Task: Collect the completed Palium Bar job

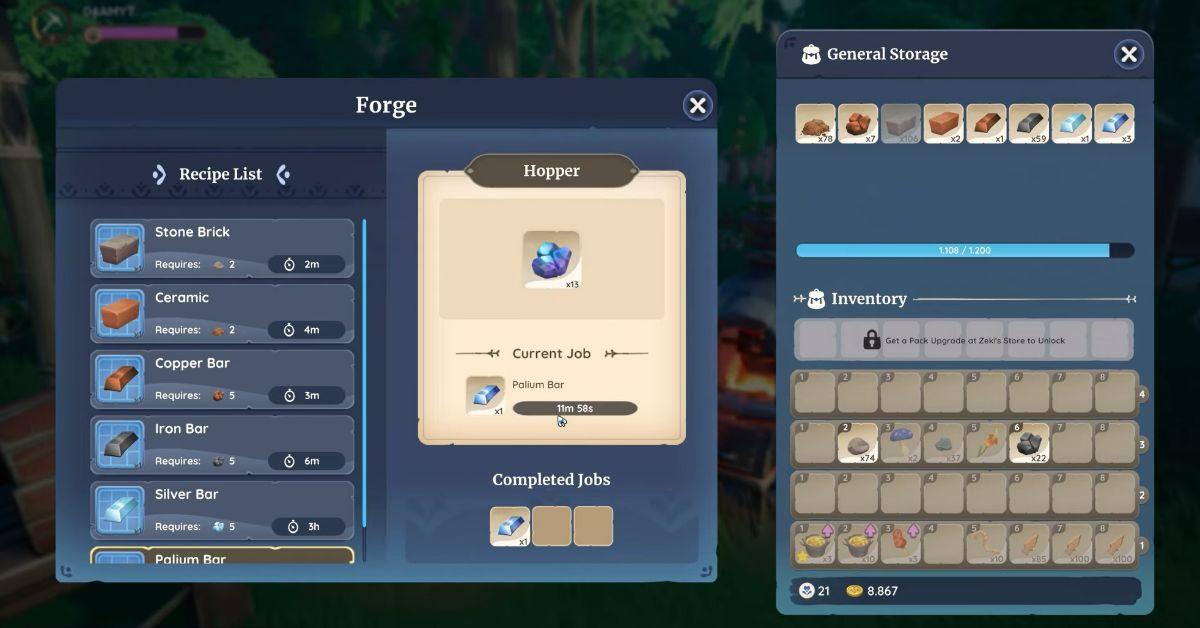Action: click(510, 526)
